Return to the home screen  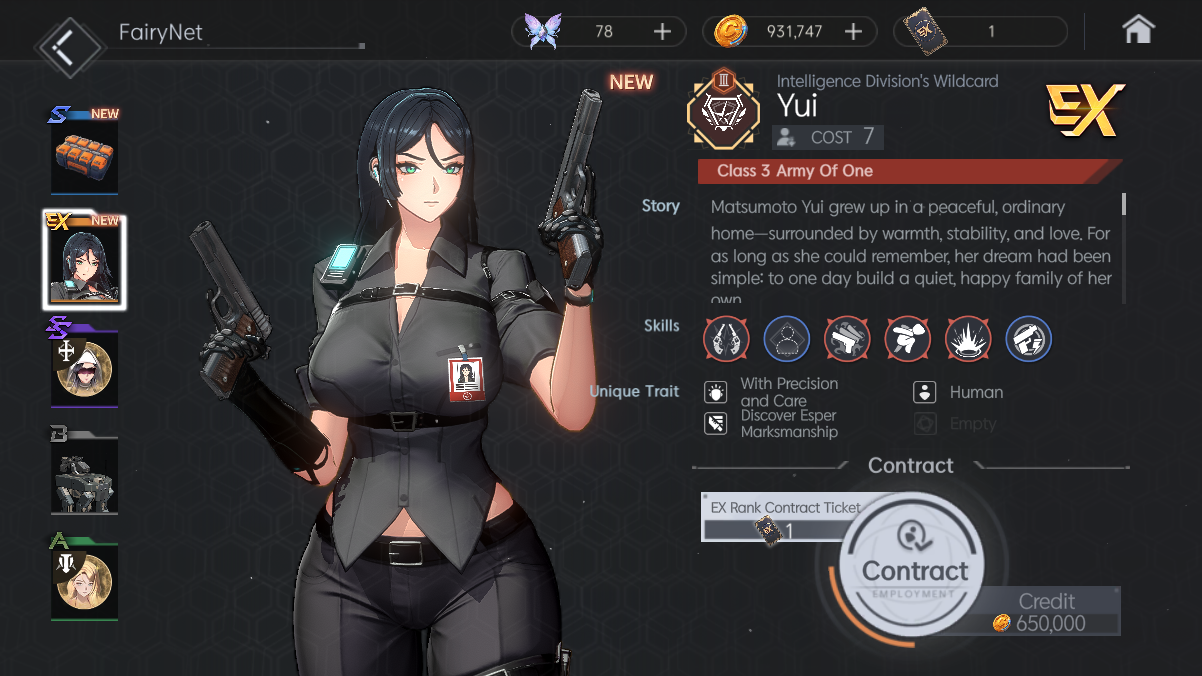1138,31
